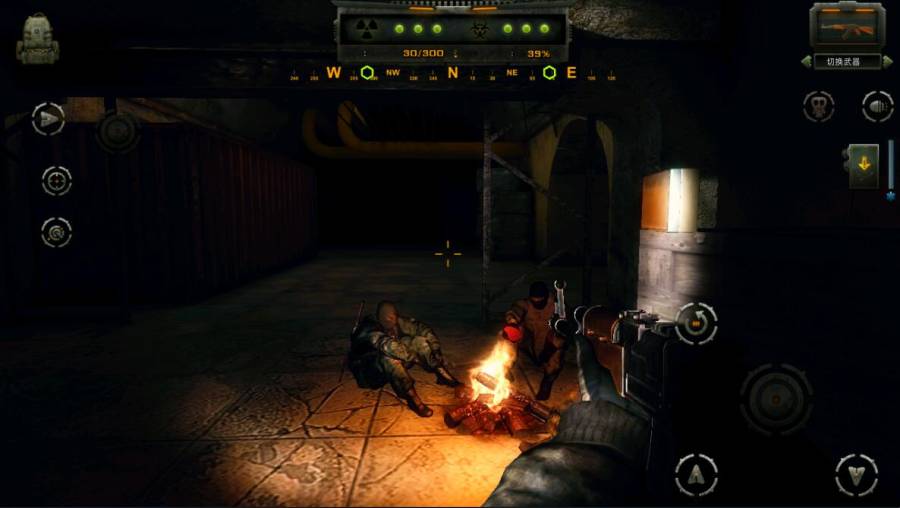
Task: Toggle the crosshair aim button
Action: 56,180
